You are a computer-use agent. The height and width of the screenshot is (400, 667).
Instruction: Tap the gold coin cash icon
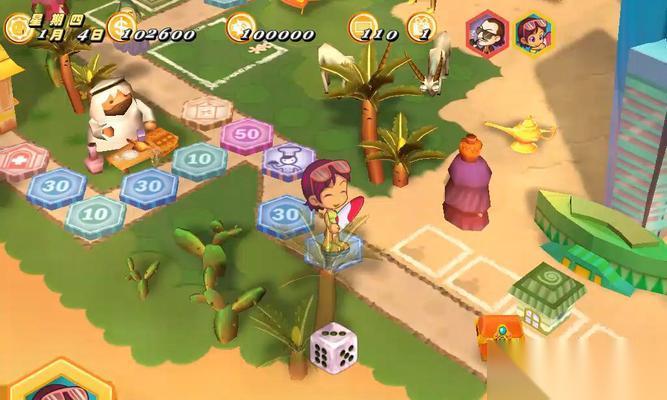pyautogui.click(x=121, y=24)
